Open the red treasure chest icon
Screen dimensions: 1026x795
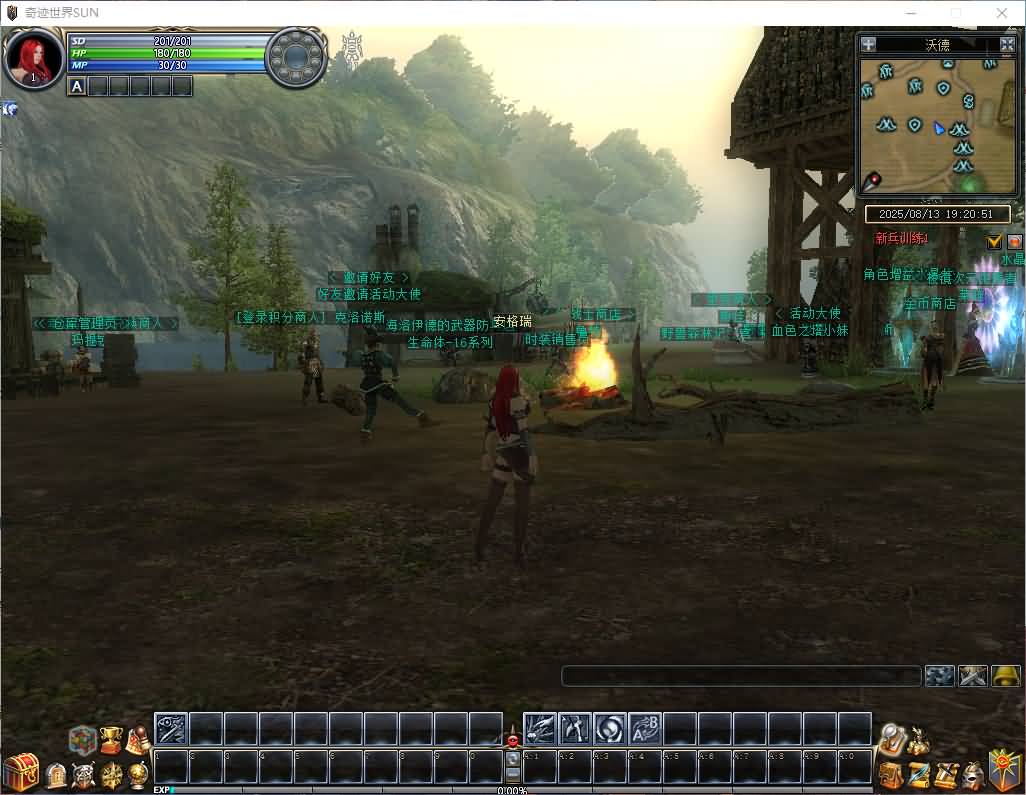[x=20, y=772]
